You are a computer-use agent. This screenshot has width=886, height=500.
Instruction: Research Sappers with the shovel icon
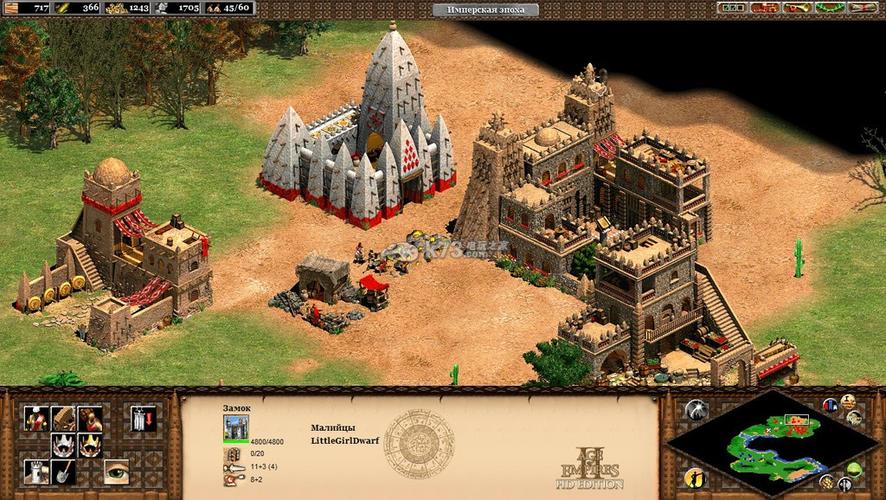pos(63,471)
